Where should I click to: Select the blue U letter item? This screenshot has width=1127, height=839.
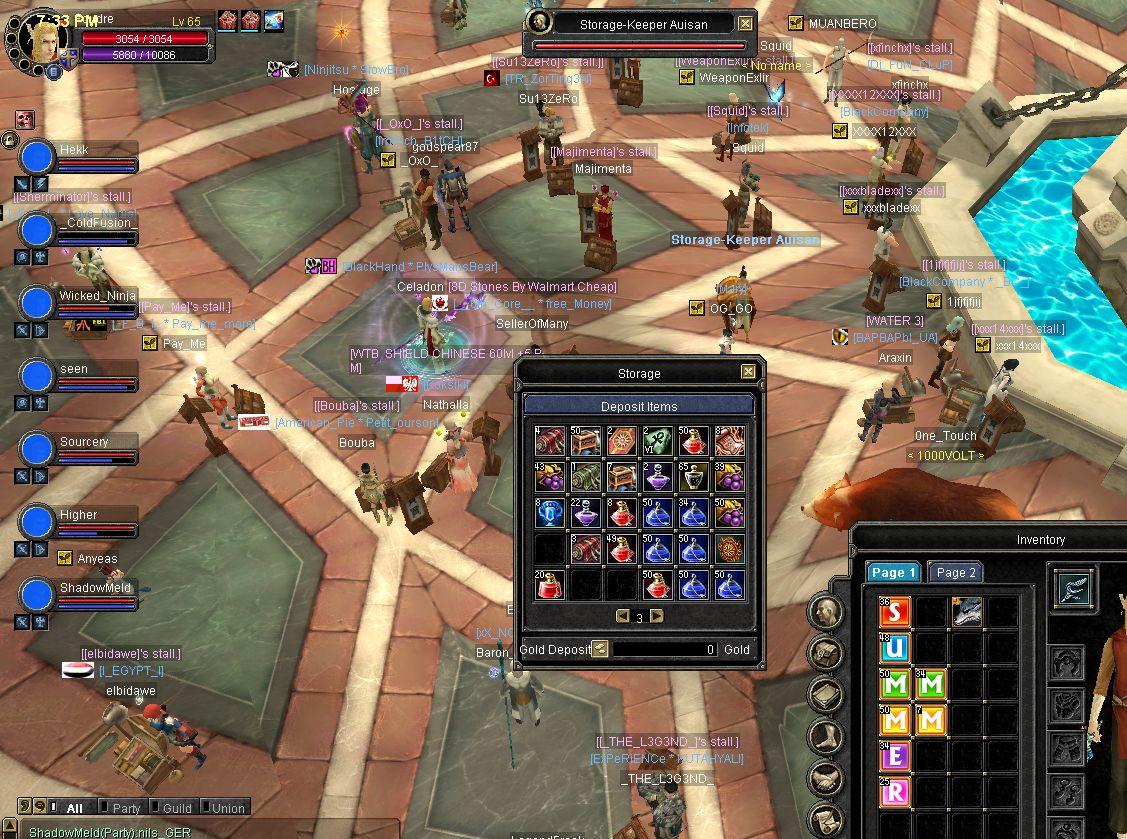click(x=896, y=648)
